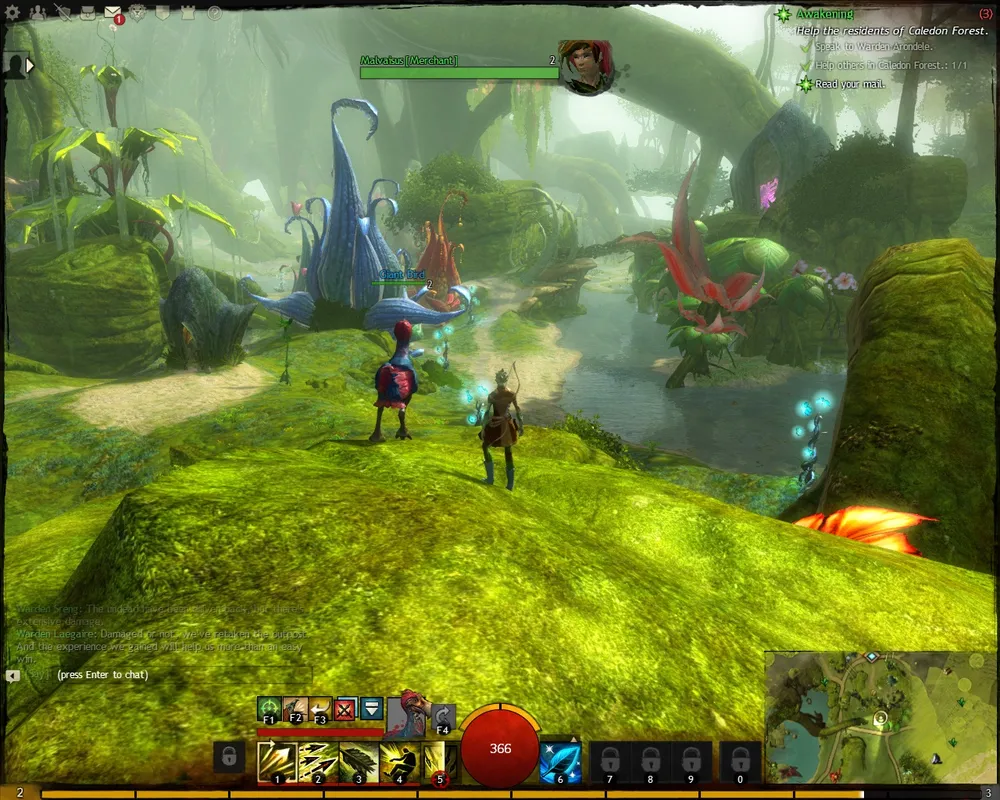Open the guild shield panel
This screenshot has width=1000, height=800.
(164, 13)
